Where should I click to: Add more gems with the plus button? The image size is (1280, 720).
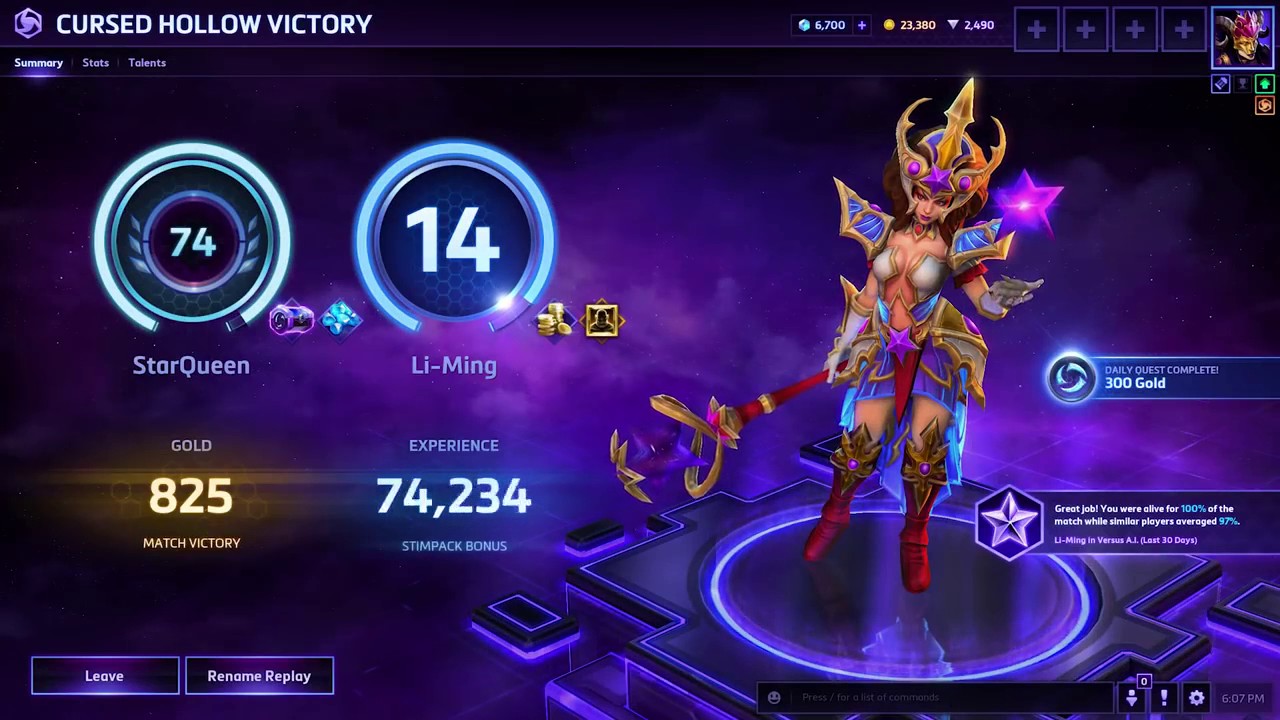(861, 25)
